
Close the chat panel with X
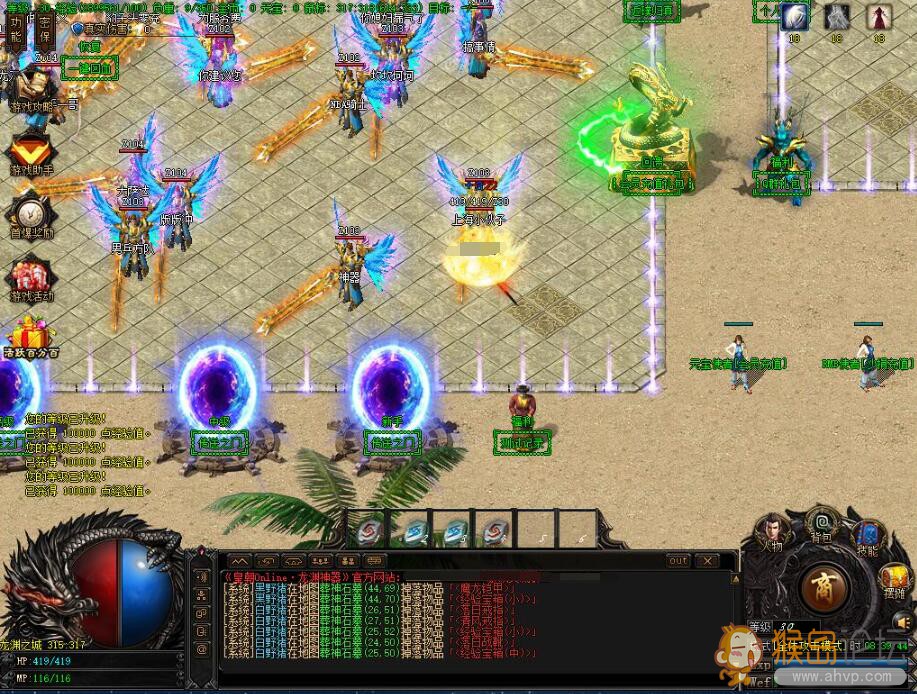[706, 561]
